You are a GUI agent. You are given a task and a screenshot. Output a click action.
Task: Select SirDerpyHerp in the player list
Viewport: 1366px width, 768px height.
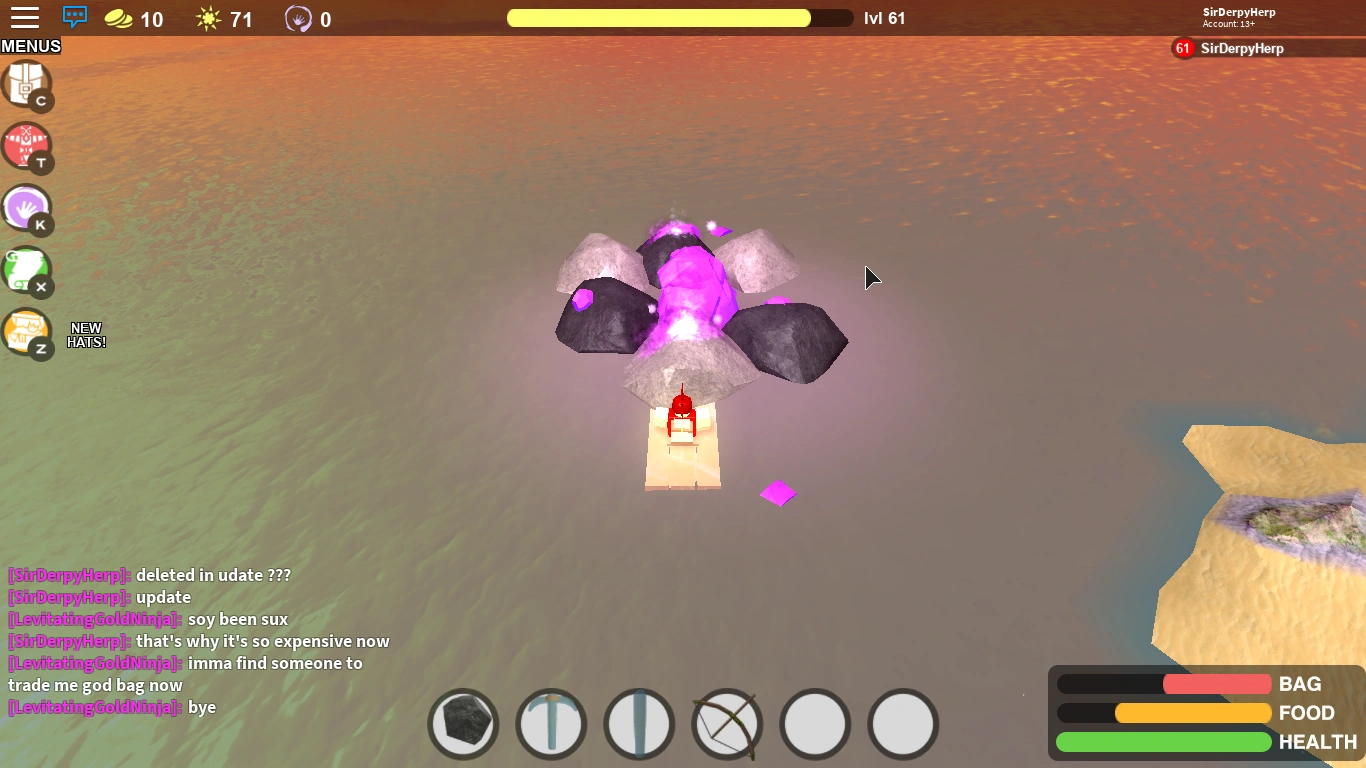click(x=1240, y=48)
